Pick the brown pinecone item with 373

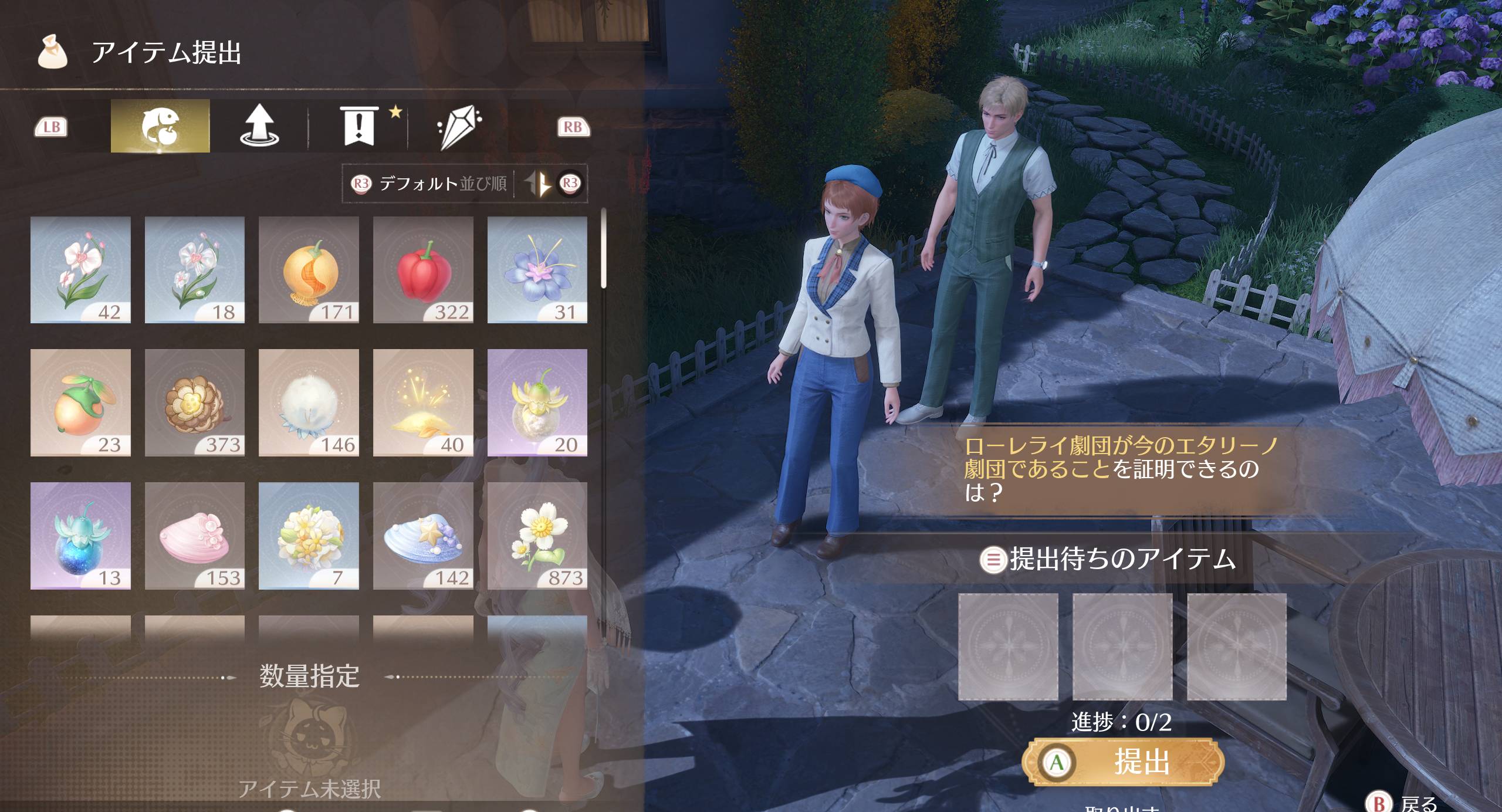pyautogui.click(x=195, y=402)
